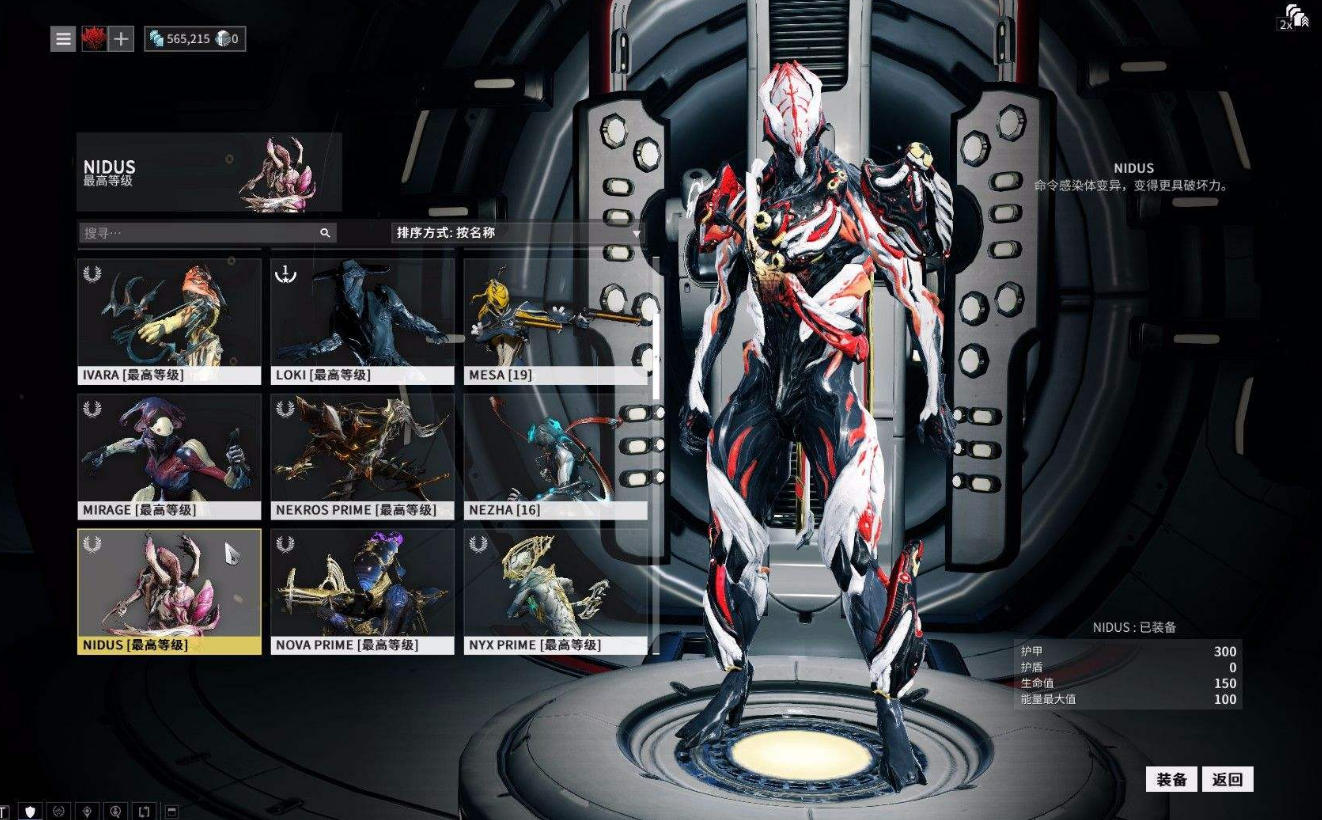Select the NYX PRIME warframe tile
Viewport: 1322px width, 820px height.
click(556, 591)
